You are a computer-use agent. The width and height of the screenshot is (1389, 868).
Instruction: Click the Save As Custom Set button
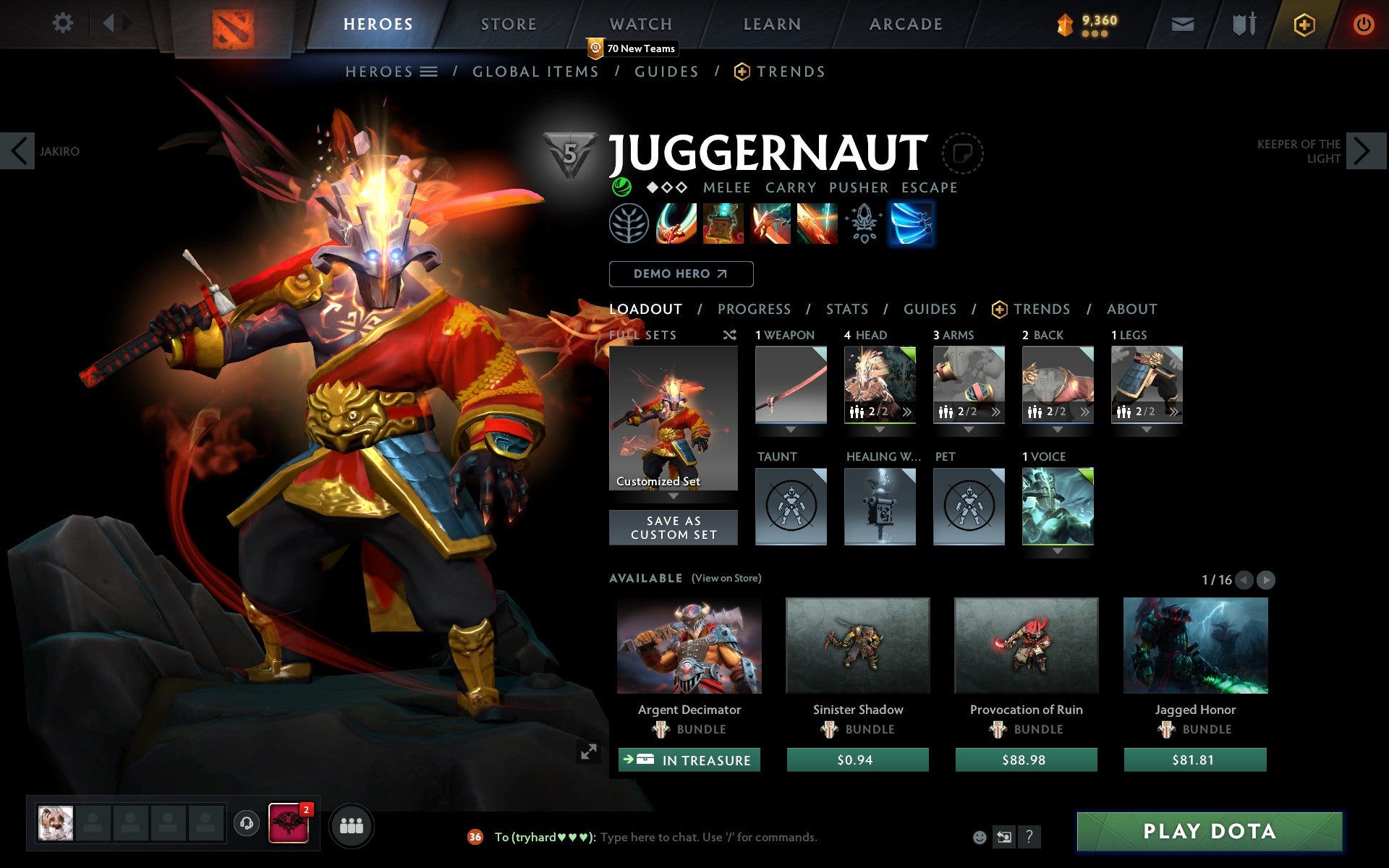click(674, 527)
